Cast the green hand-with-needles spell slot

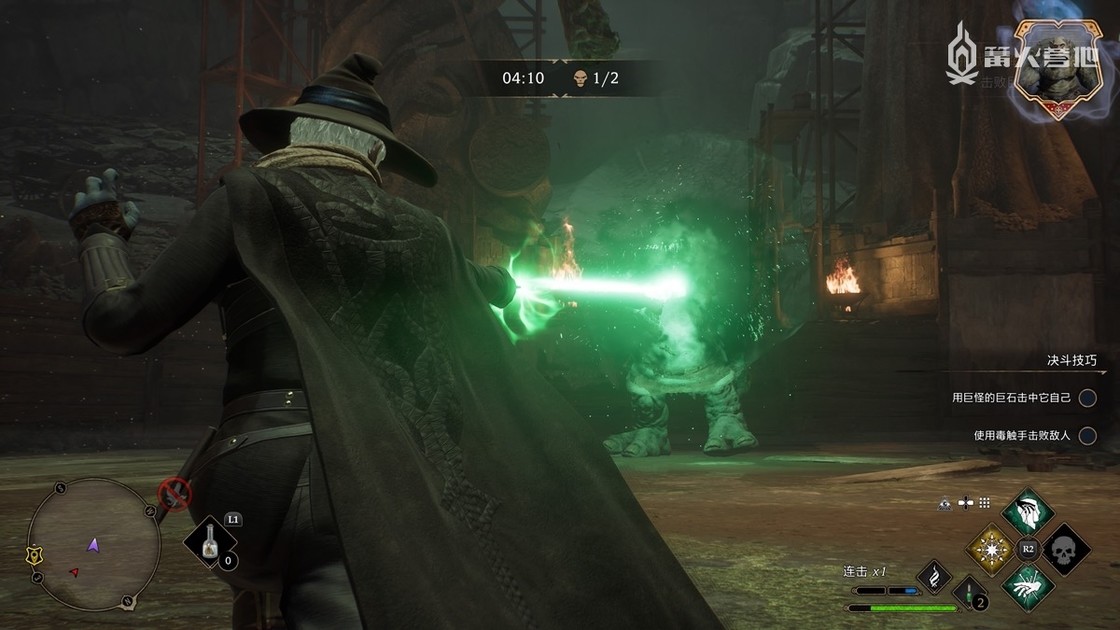pos(1028,587)
